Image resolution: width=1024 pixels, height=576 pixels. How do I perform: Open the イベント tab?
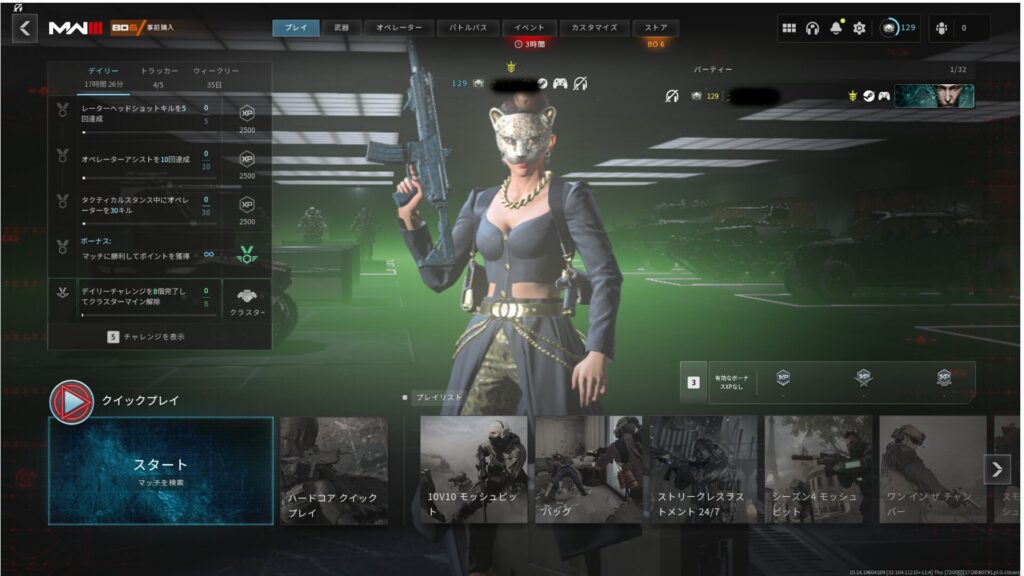pyautogui.click(x=529, y=28)
